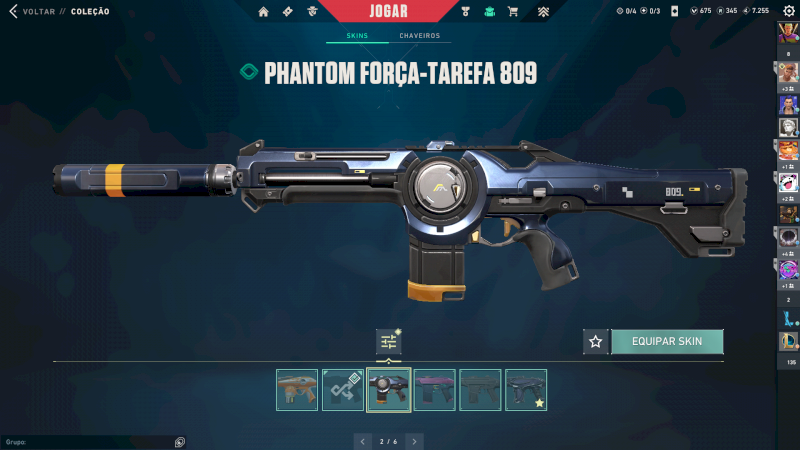
Task: Open the store shopping cart icon
Action: pyautogui.click(x=513, y=12)
